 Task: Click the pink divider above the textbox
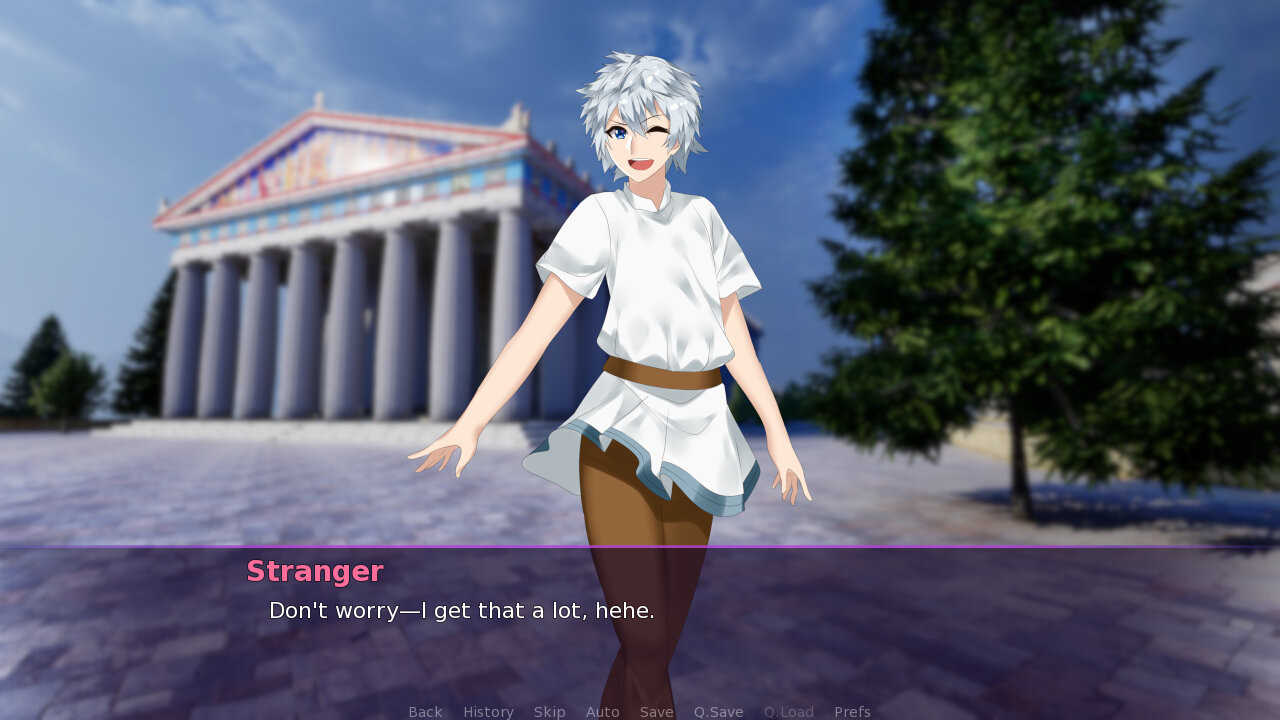tap(640, 546)
